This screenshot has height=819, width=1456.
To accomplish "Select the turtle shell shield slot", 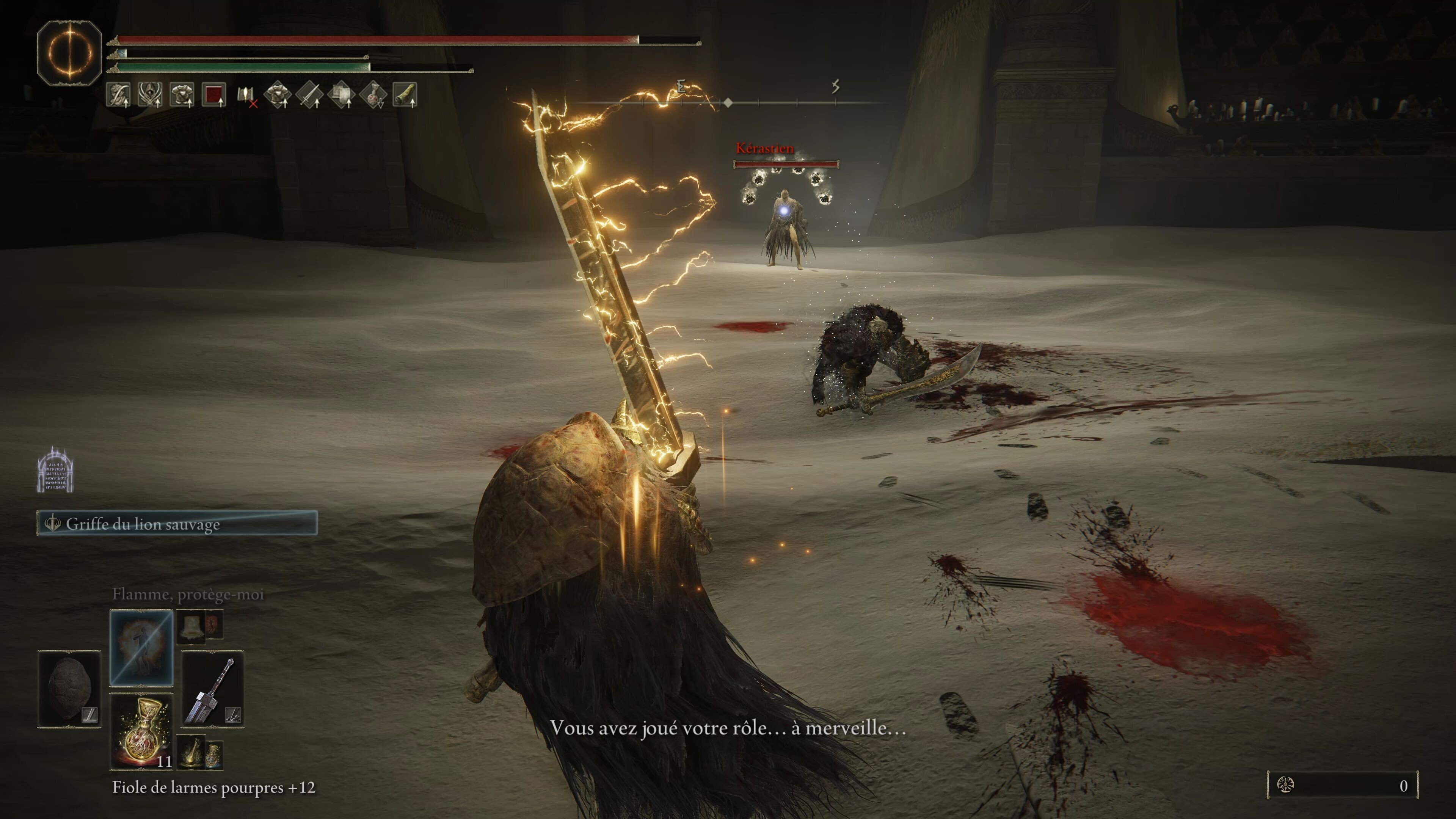I will coord(69,689).
